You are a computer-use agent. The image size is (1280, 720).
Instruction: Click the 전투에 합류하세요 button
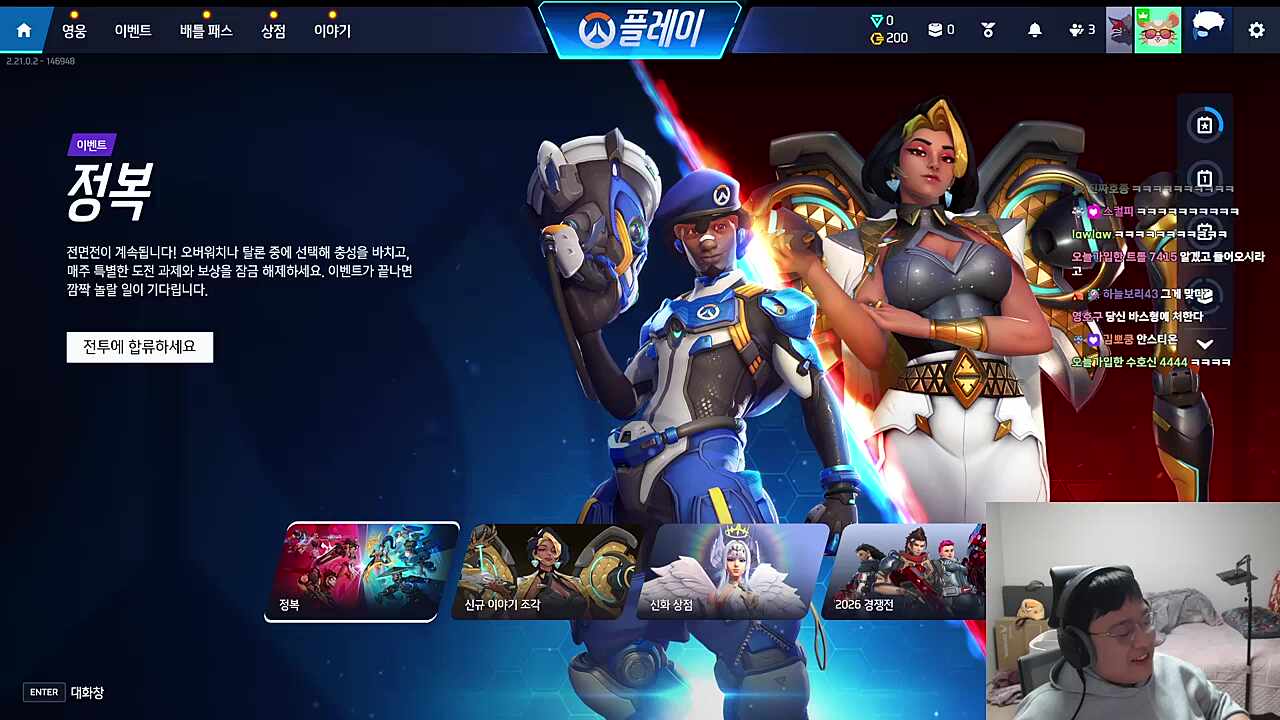(x=139, y=347)
